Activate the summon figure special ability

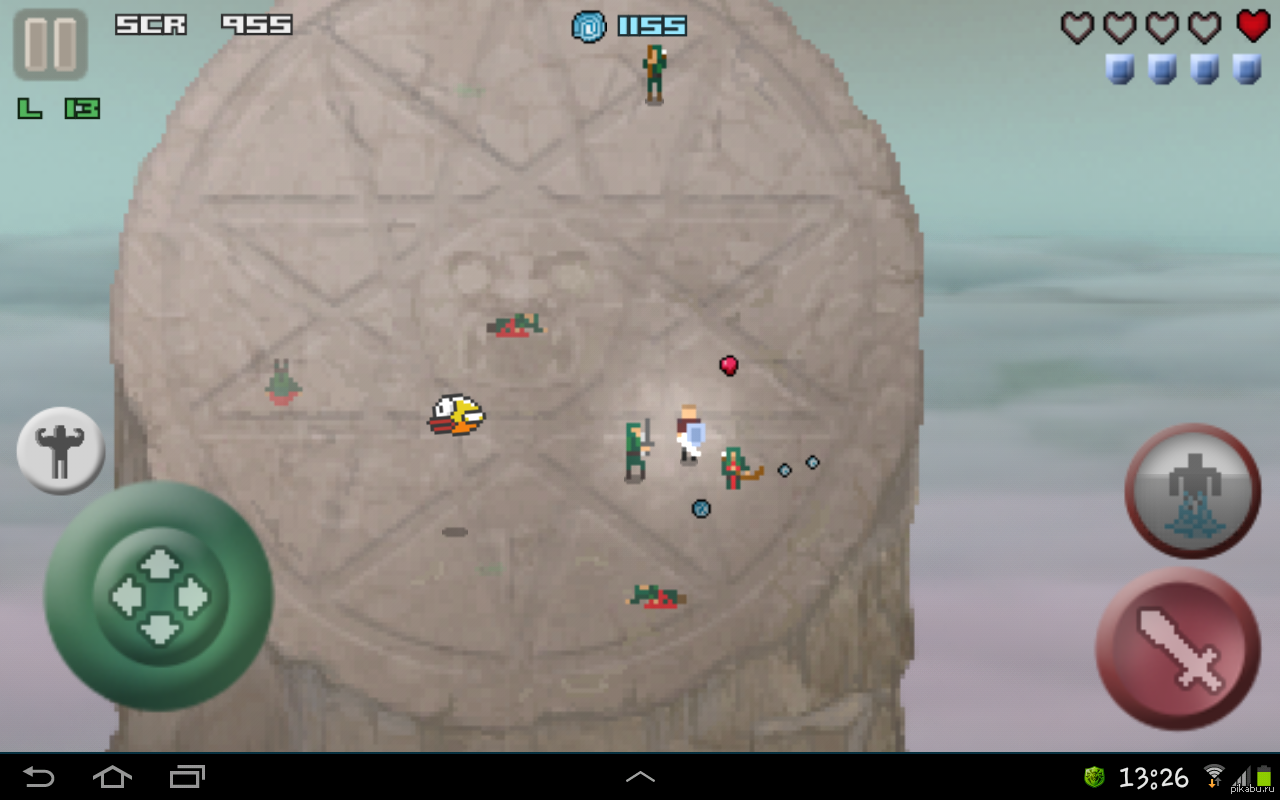tap(1192, 490)
